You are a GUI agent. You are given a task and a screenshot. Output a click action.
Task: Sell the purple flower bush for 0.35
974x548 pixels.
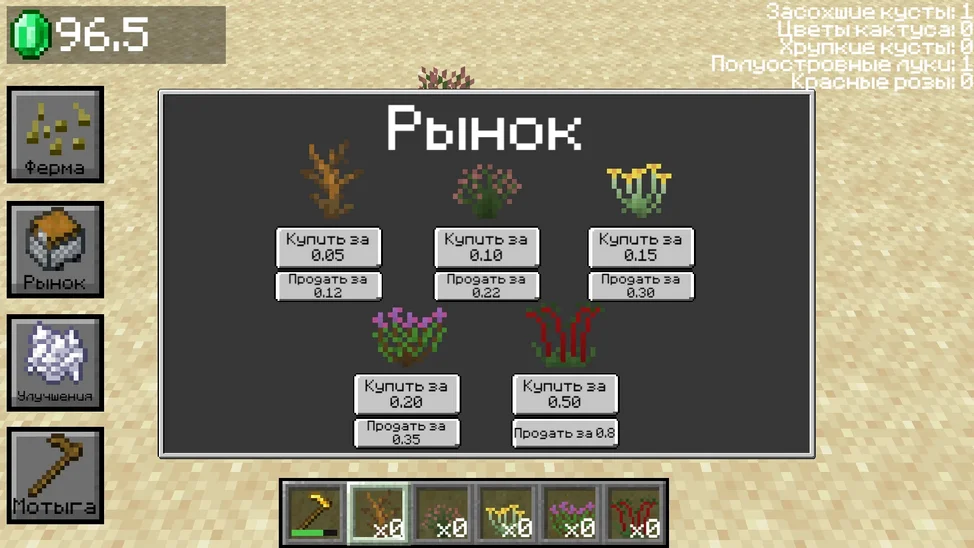click(x=406, y=433)
